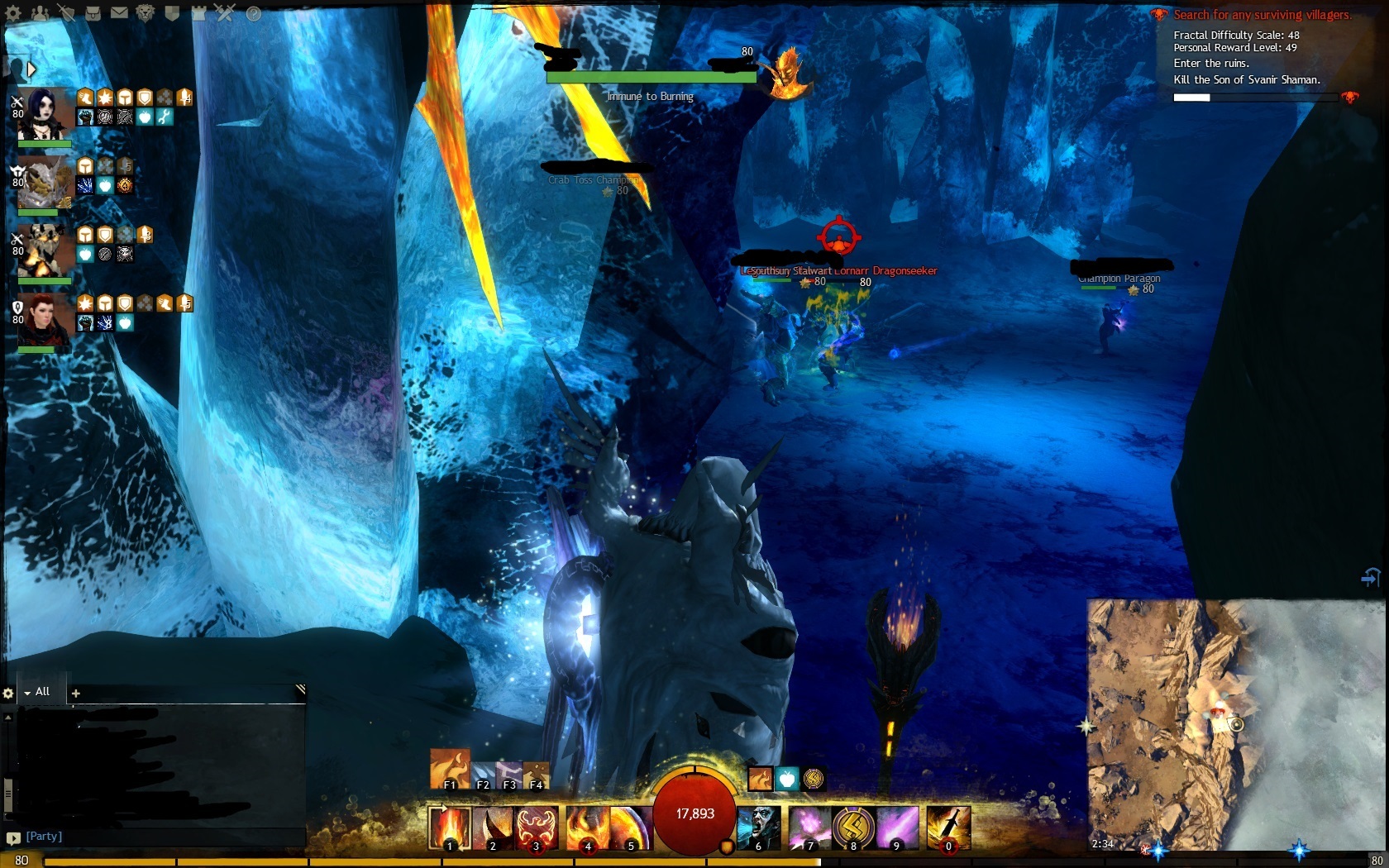The height and width of the screenshot is (868, 1389).
Task: Open chat options gear icon
Action: coord(8,694)
